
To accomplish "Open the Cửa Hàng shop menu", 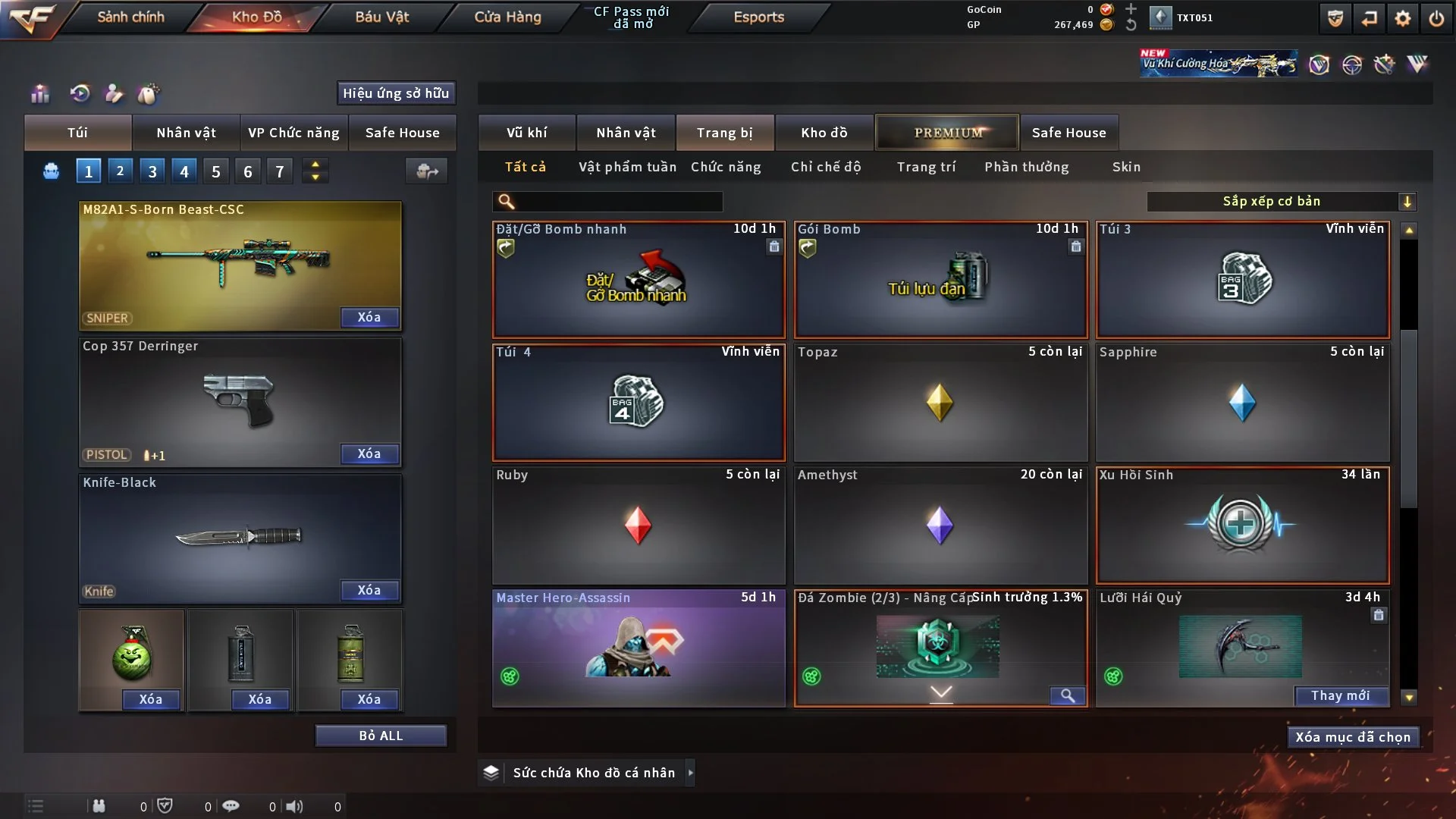I will coord(507,17).
